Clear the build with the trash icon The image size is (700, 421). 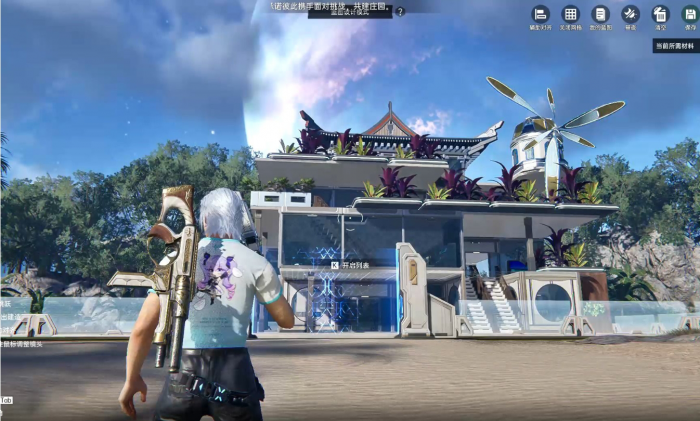click(x=660, y=15)
